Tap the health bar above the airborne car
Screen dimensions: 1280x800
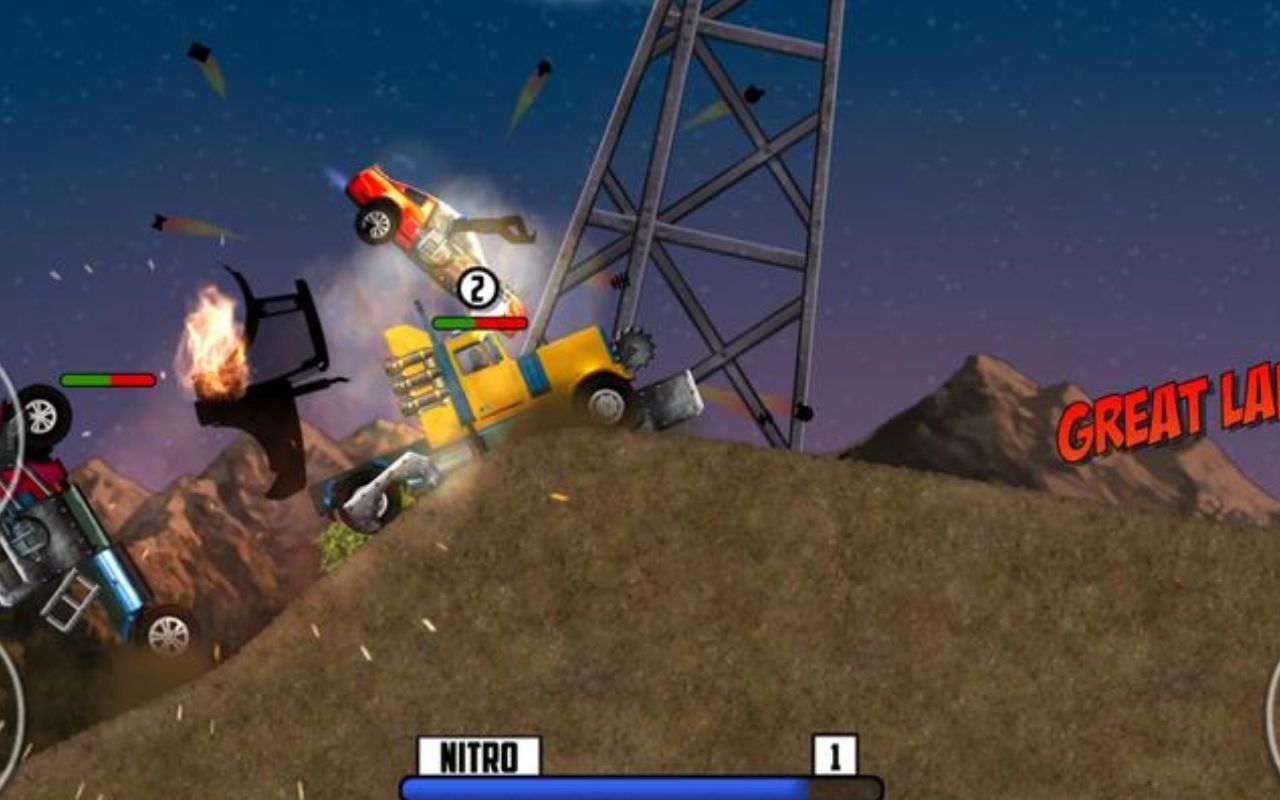pos(478,322)
